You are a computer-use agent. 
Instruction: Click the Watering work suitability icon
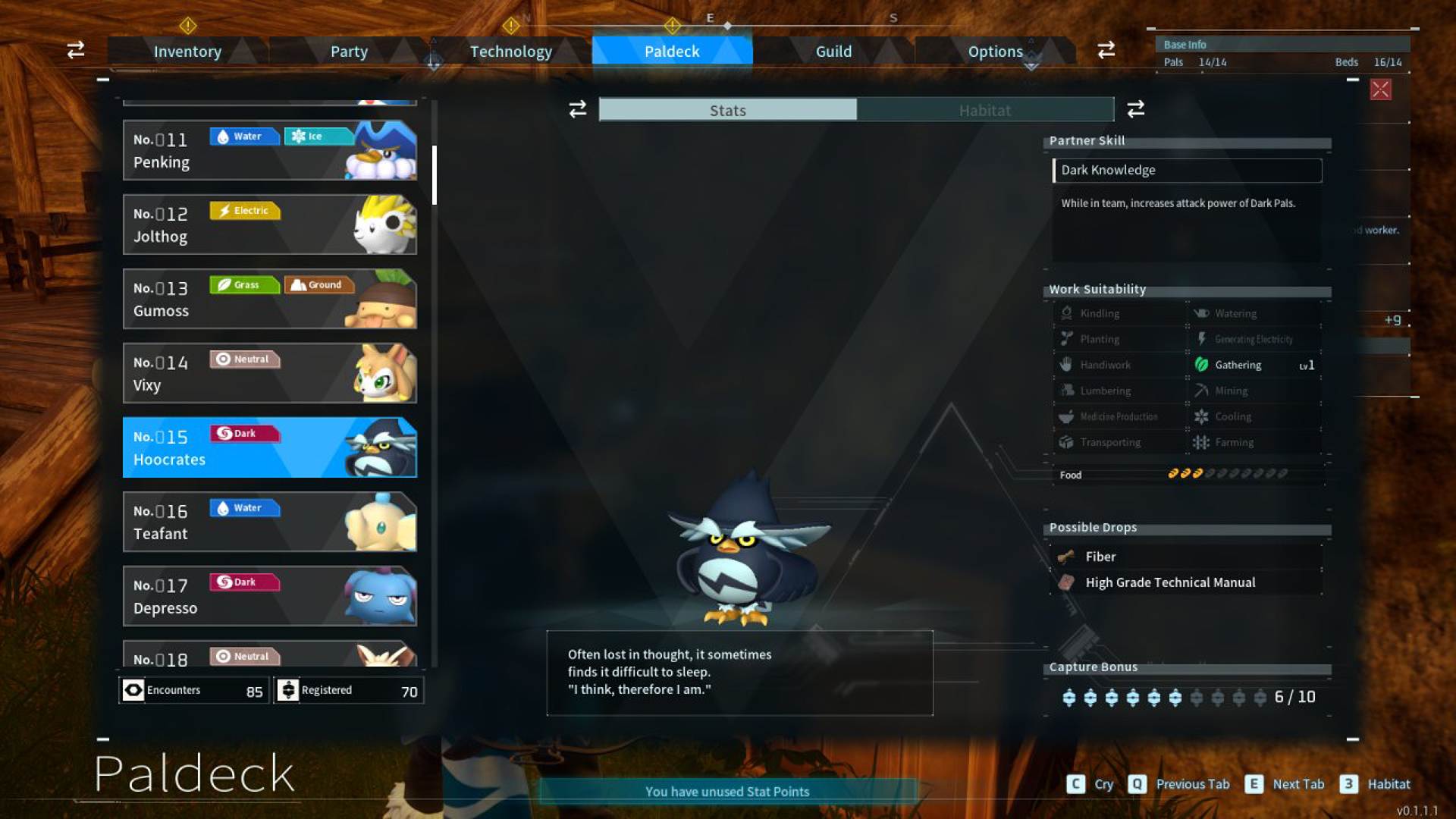coord(1201,312)
